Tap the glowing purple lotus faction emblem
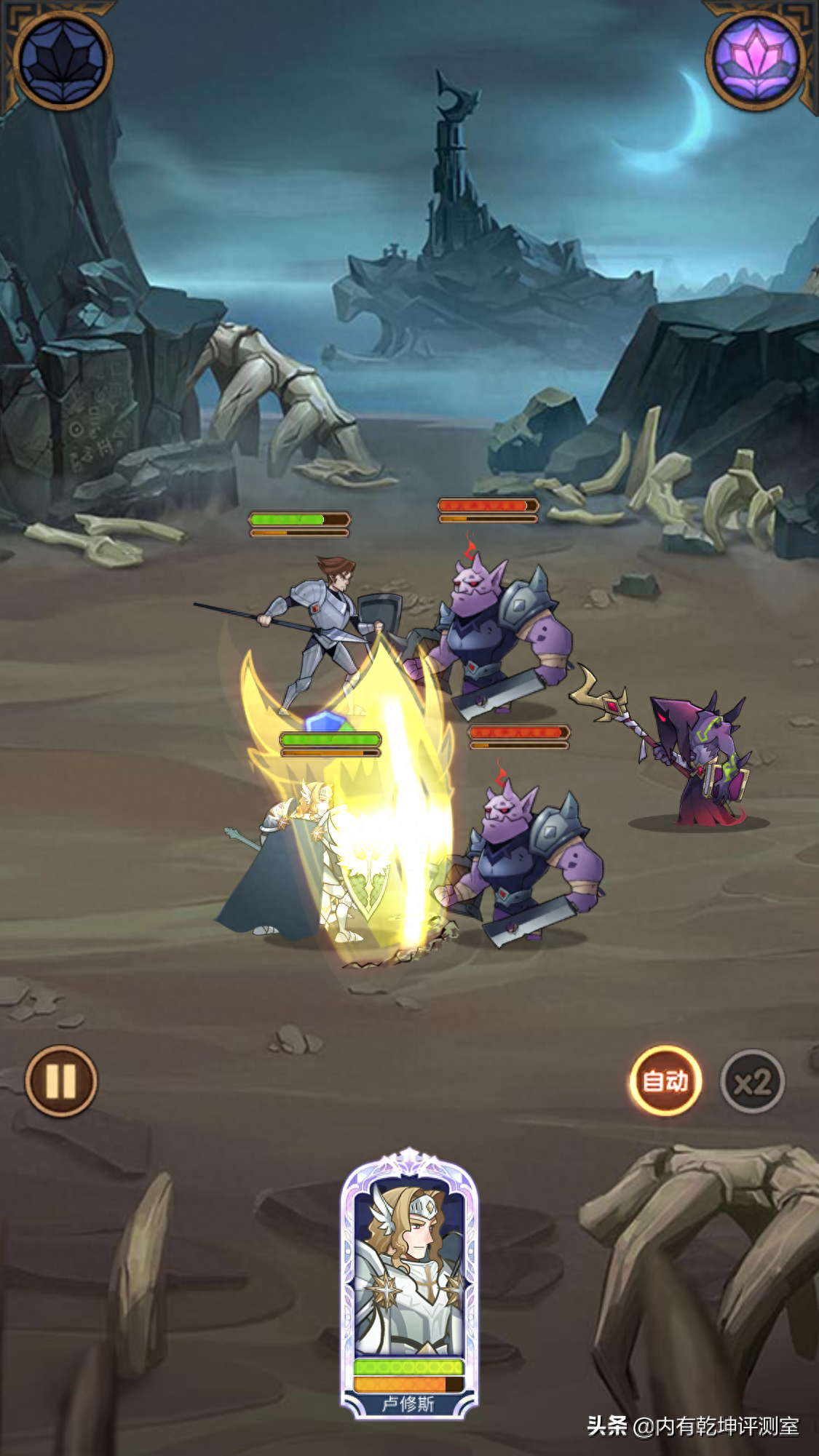Image resolution: width=819 pixels, height=1456 pixels. (756, 60)
